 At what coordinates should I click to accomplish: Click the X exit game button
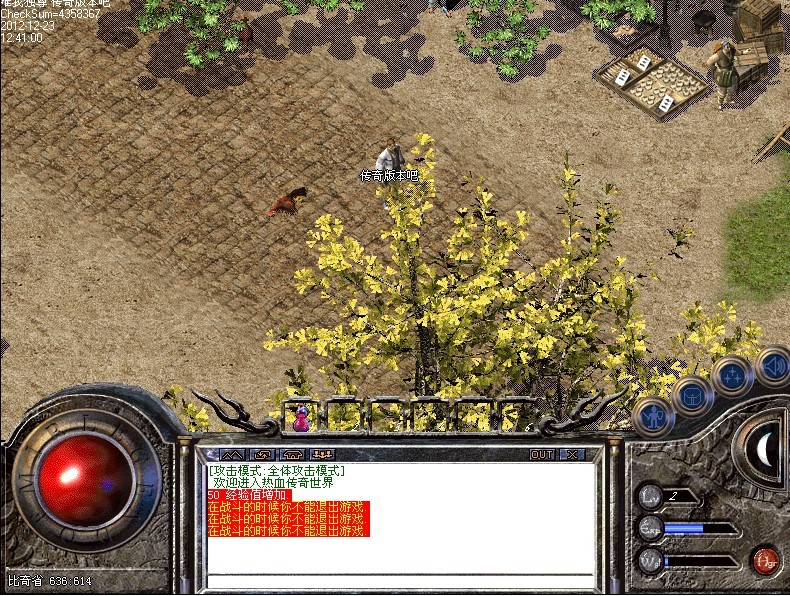coord(572,454)
